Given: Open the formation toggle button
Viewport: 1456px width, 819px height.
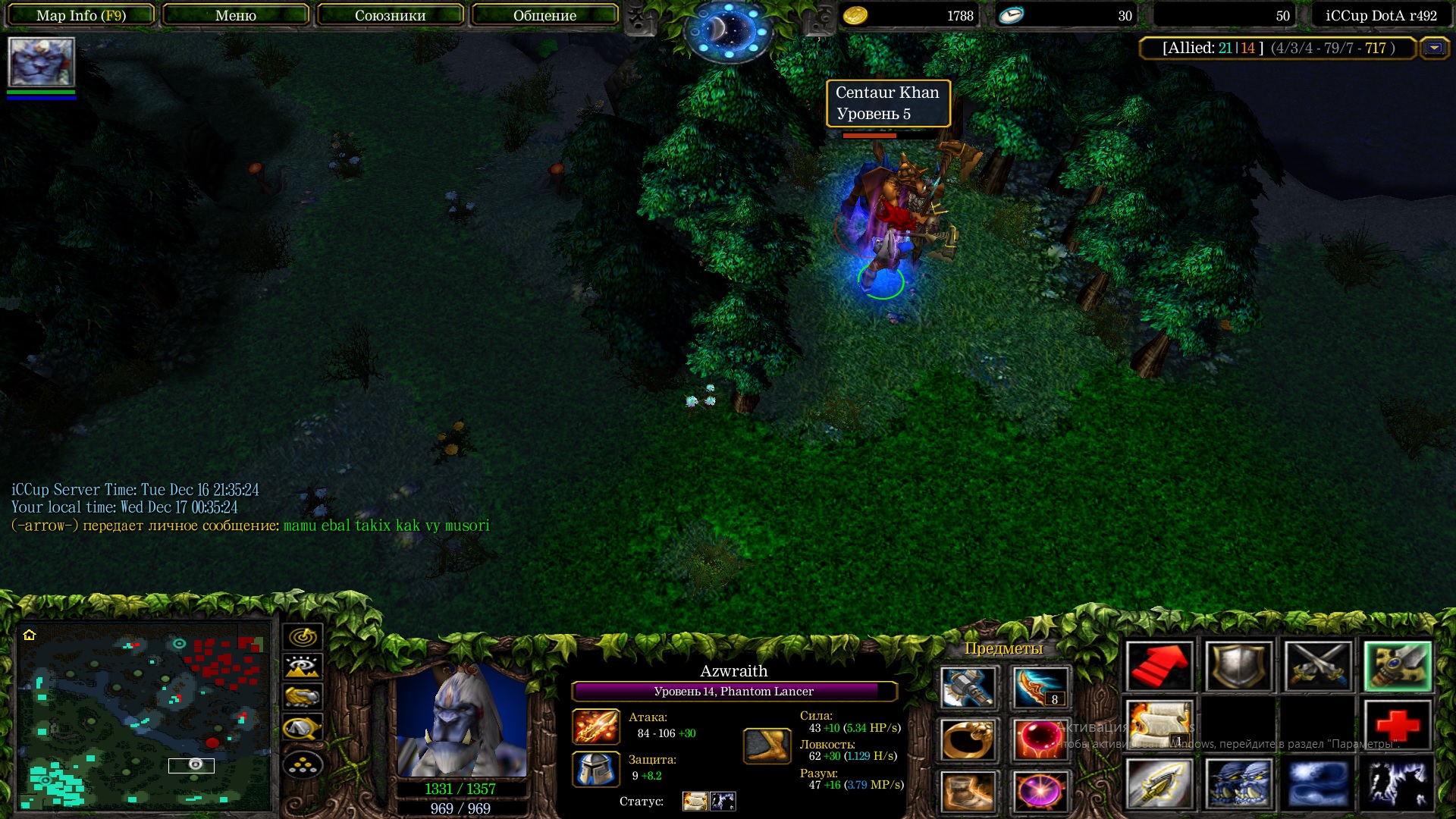Looking at the screenshot, I should (303, 765).
